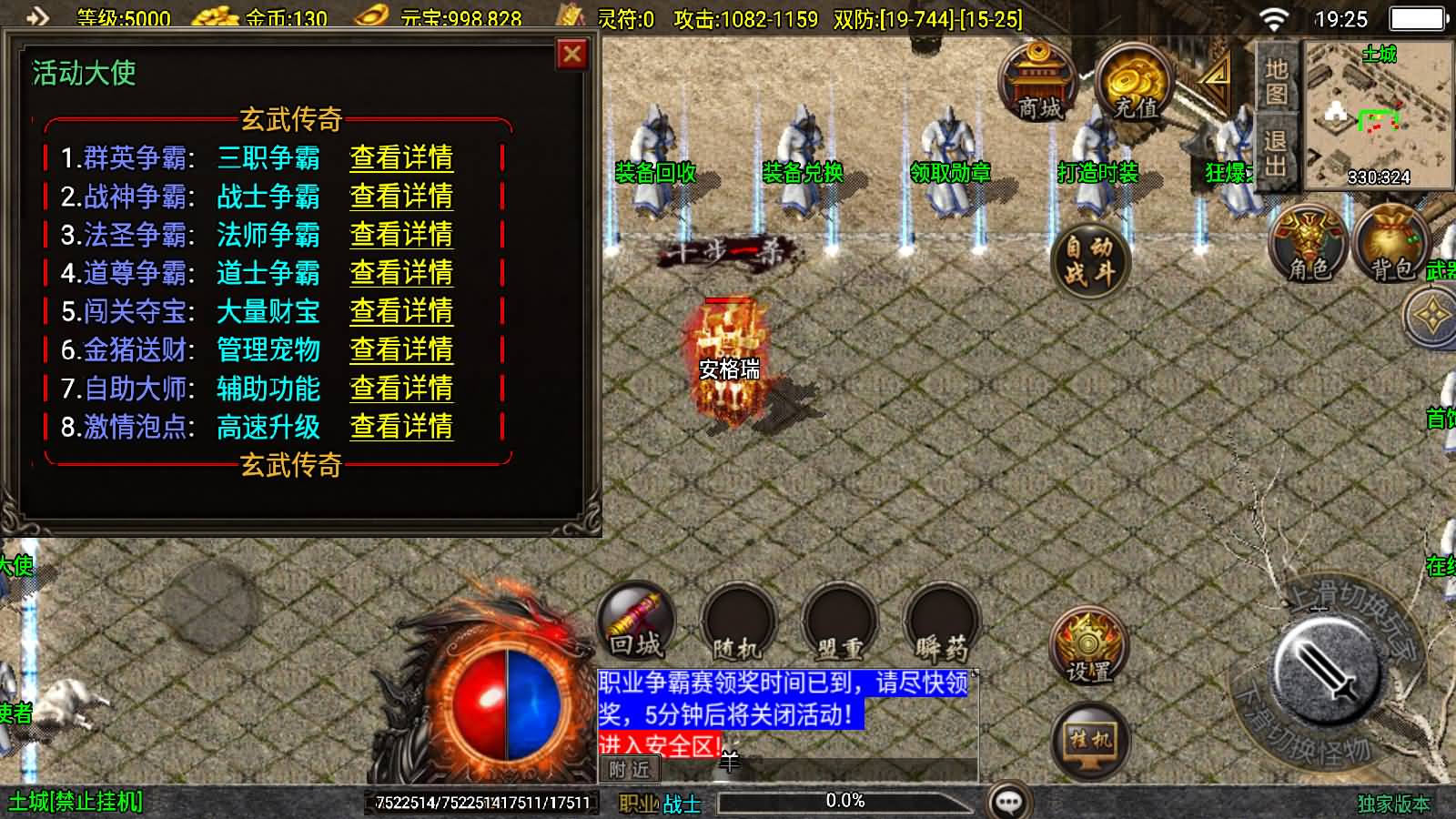View details for 道尊争霸
Screen dimensions: 1456x819
401,273
